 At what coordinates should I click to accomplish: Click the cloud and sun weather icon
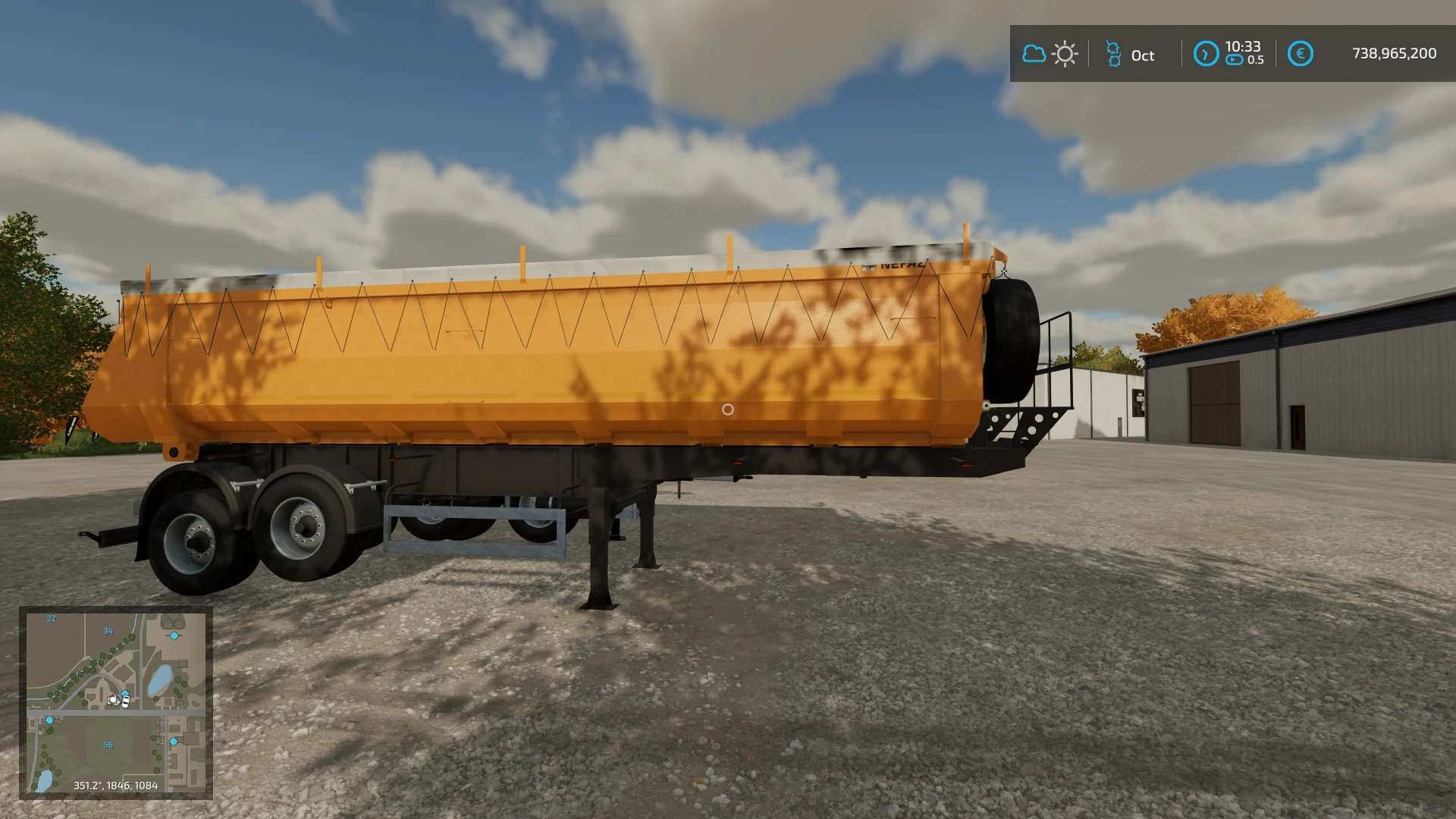point(1050,54)
